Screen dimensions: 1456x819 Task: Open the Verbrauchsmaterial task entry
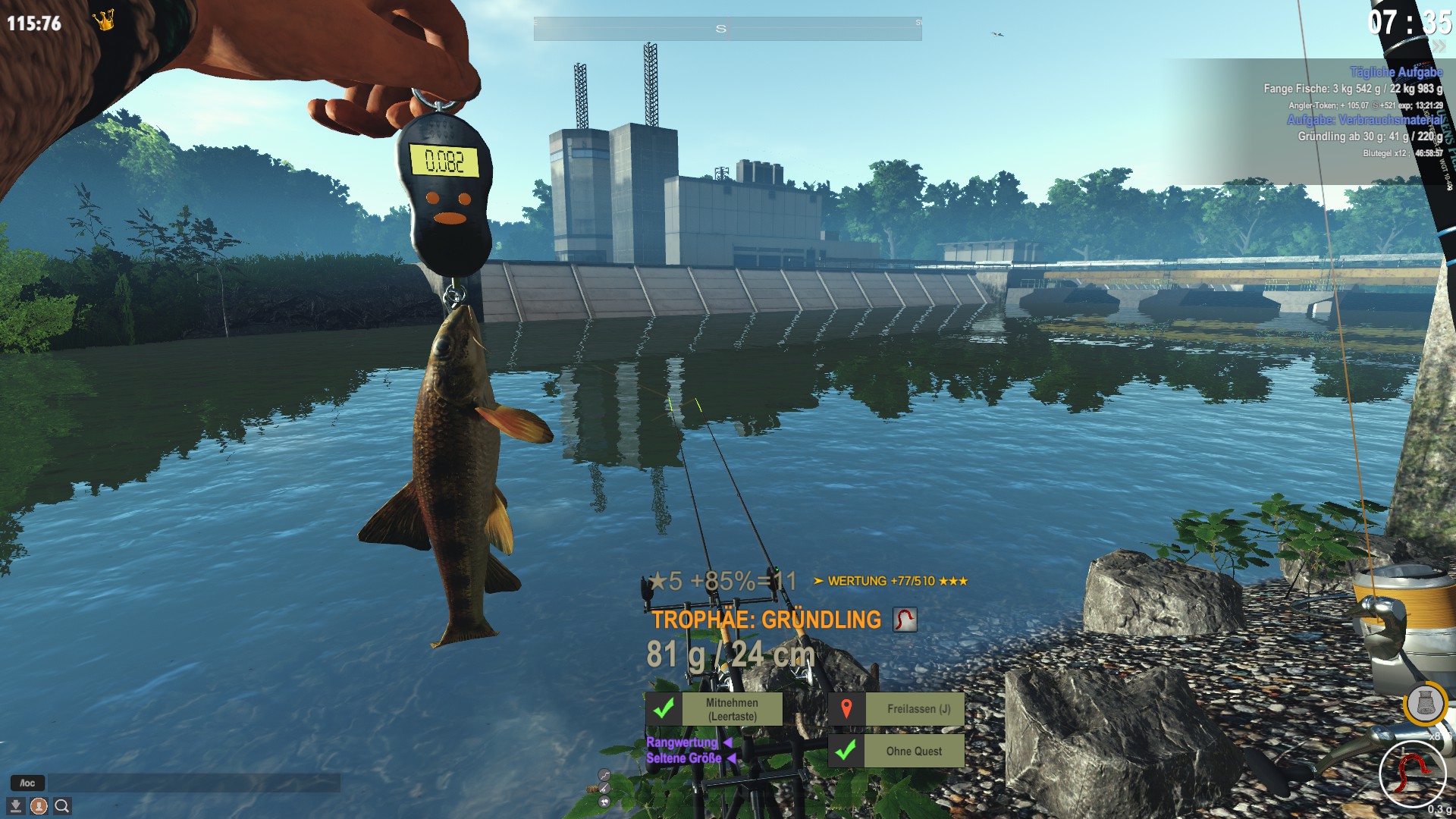tap(1363, 120)
